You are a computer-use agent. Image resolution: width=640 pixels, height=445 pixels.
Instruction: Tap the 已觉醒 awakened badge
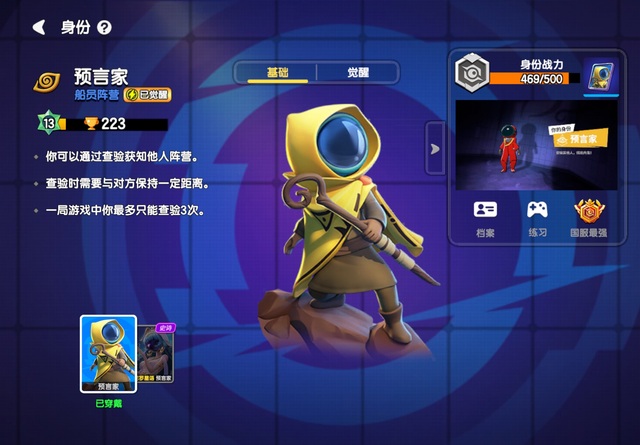pyautogui.click(x=147, y=95)
